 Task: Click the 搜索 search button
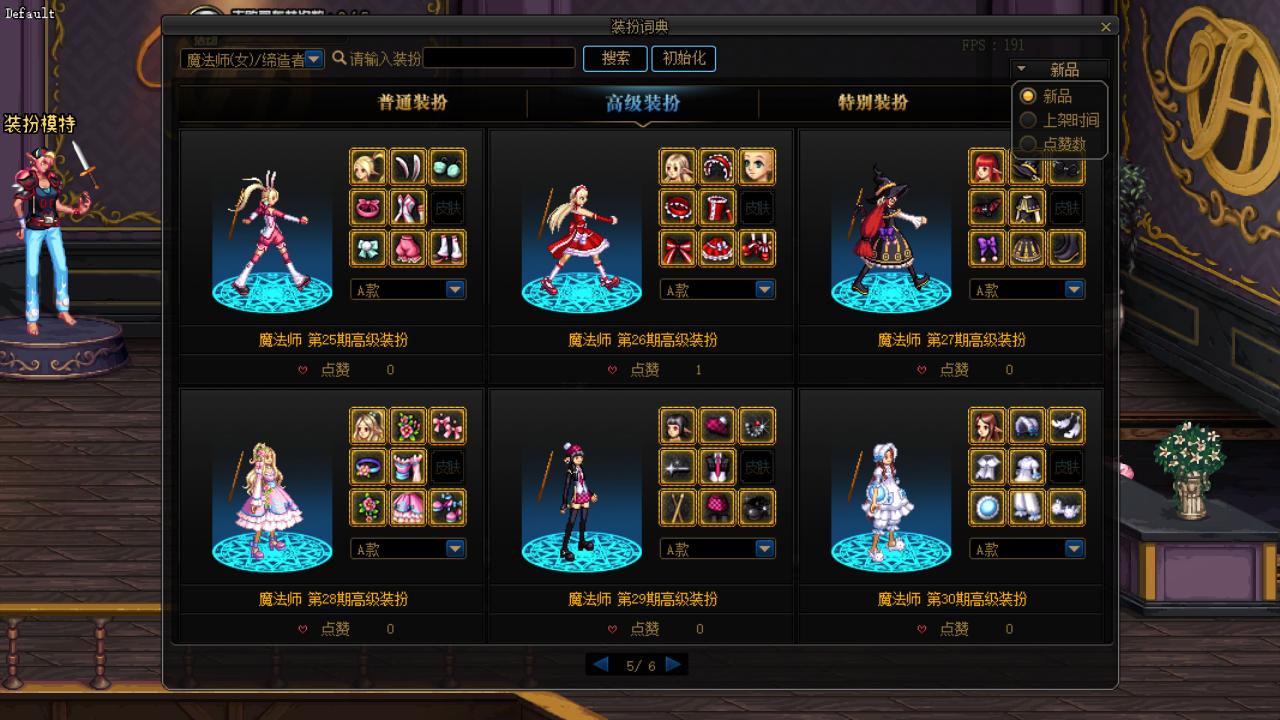pyautogui.click(x=614, y=58)
